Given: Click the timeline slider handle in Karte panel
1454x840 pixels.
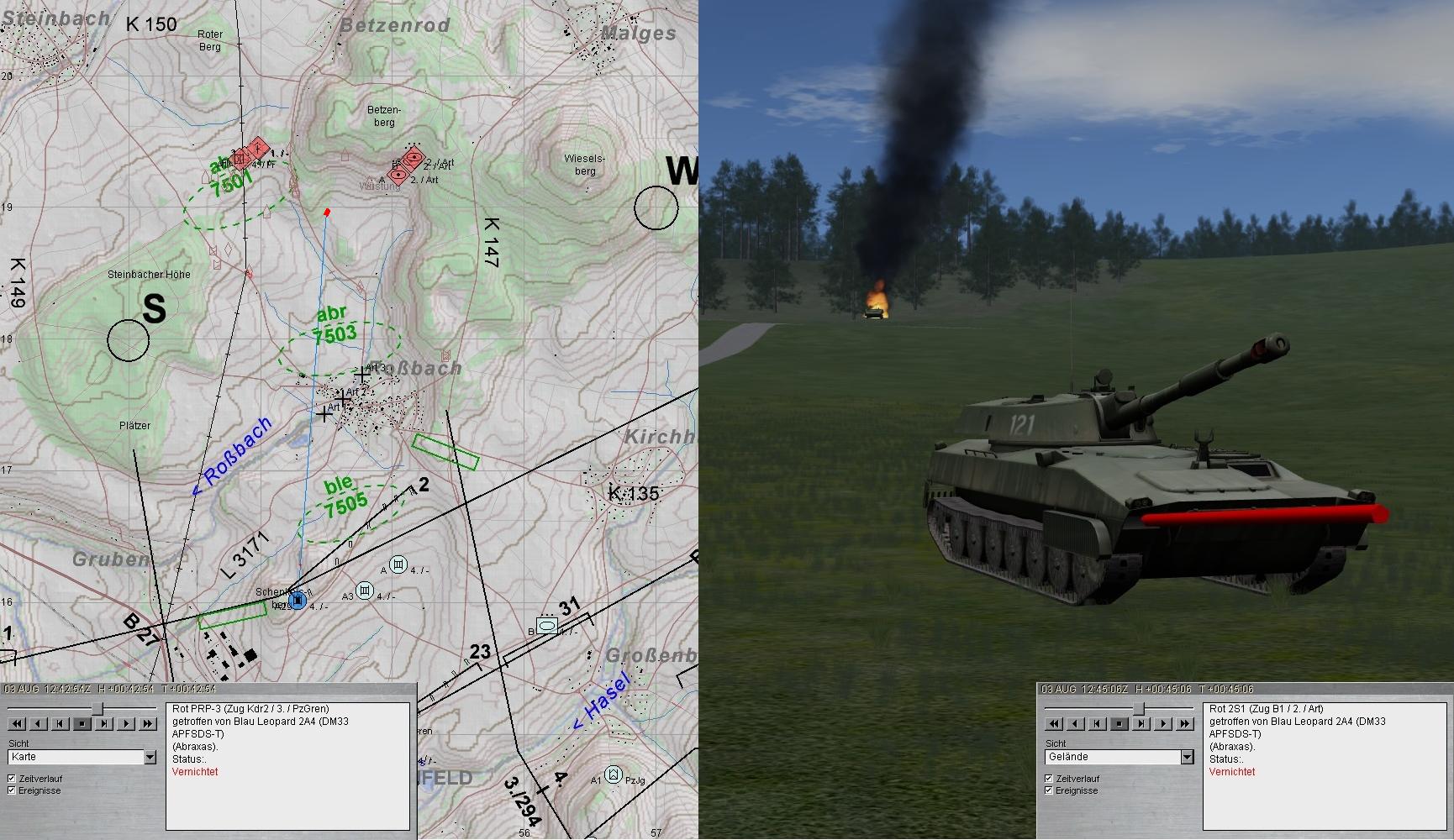Looking at the screenshot, I should pyautogui.click(x=98, y=709).
